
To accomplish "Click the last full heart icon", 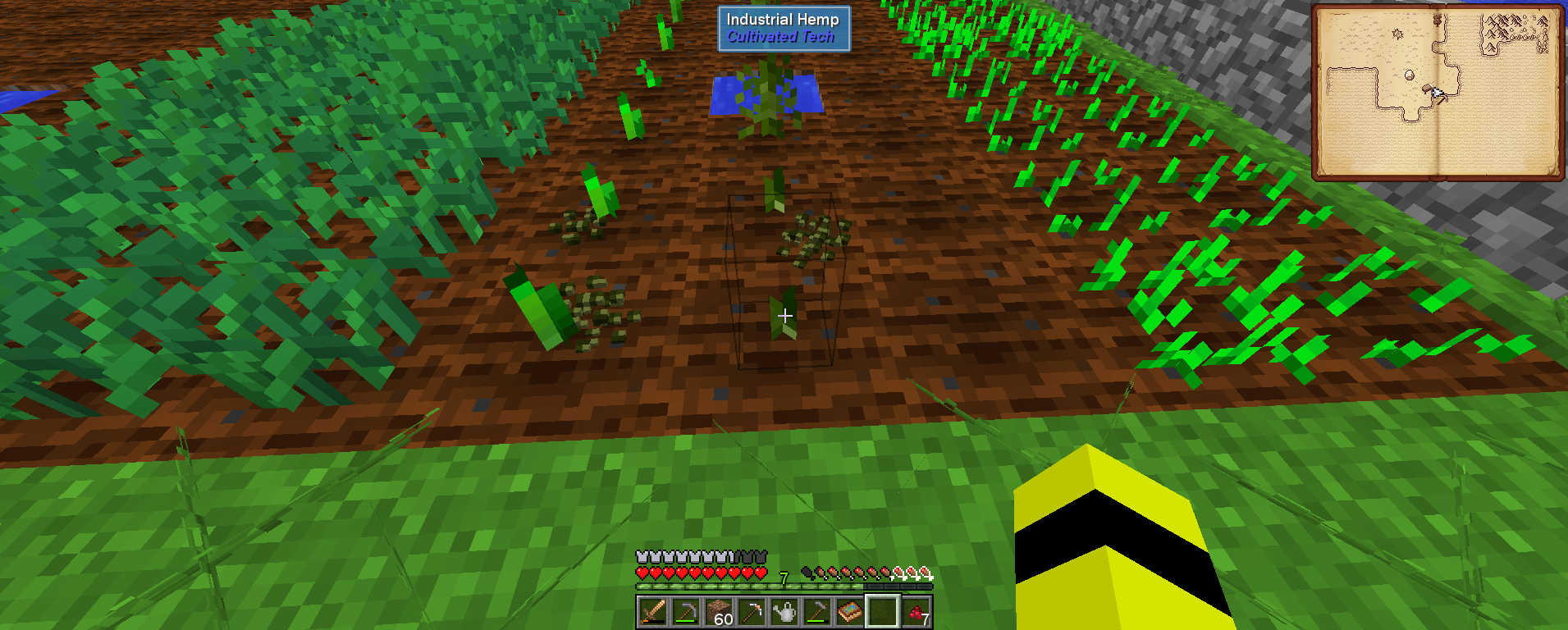I will (x=761, y=573).
